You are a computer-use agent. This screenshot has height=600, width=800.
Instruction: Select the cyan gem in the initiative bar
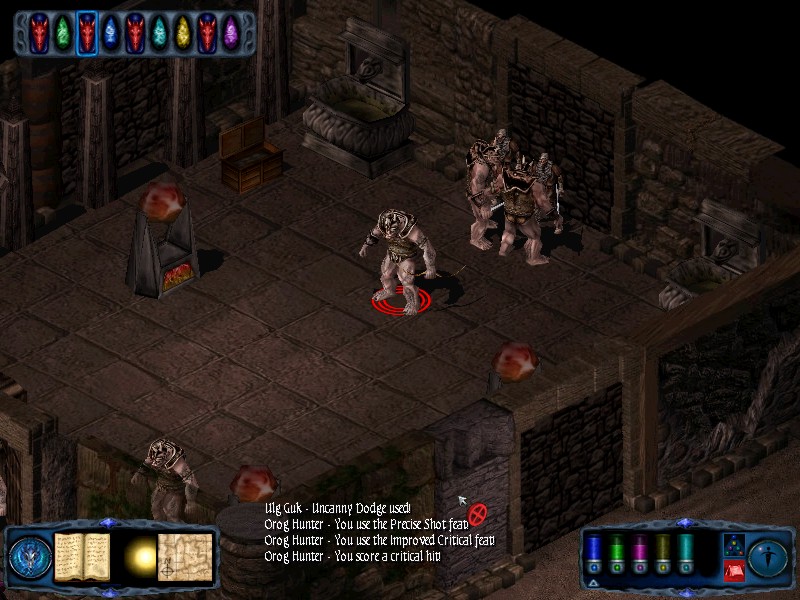159,33
